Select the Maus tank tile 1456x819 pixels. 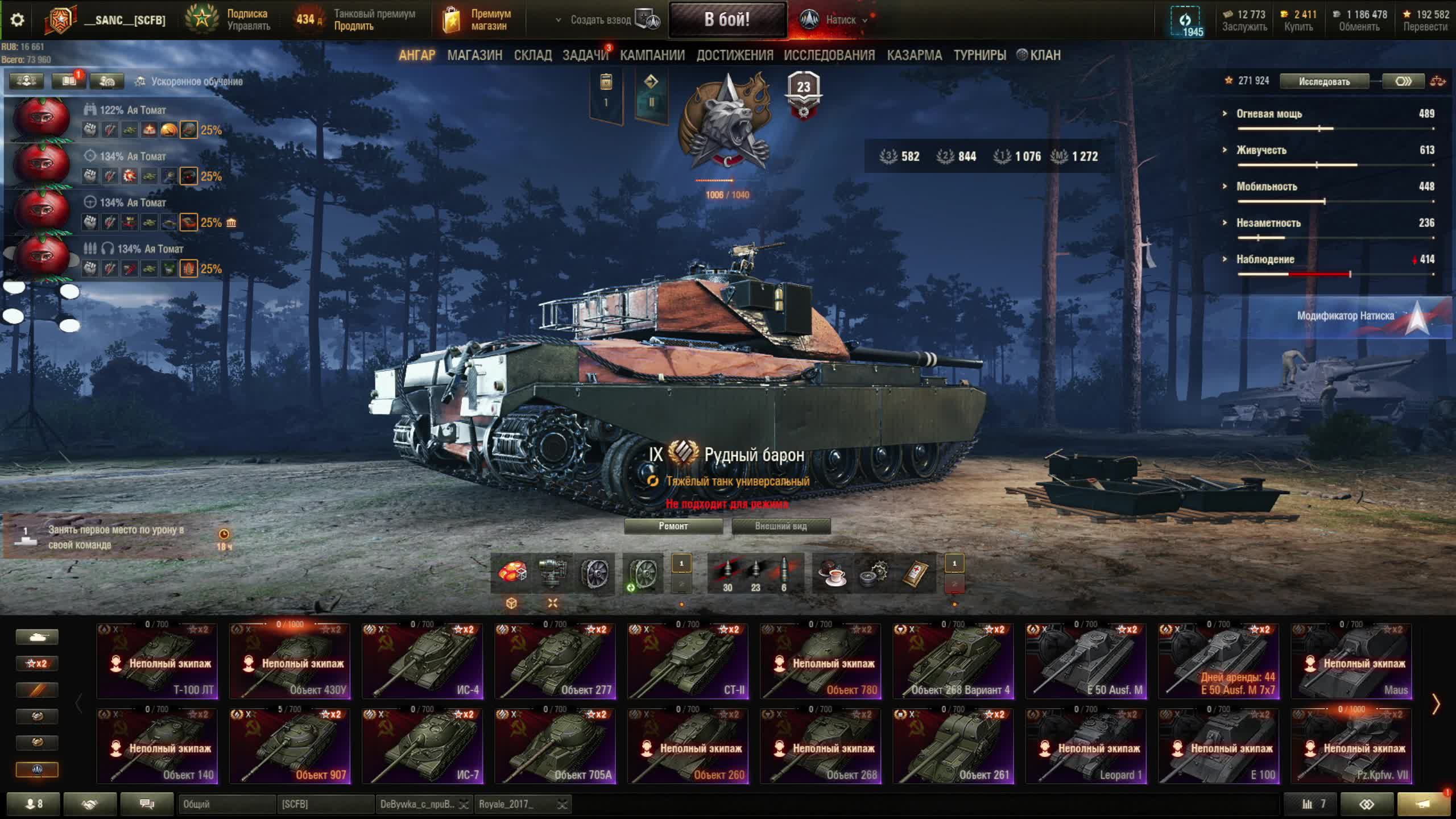(x=1351, y=661)
